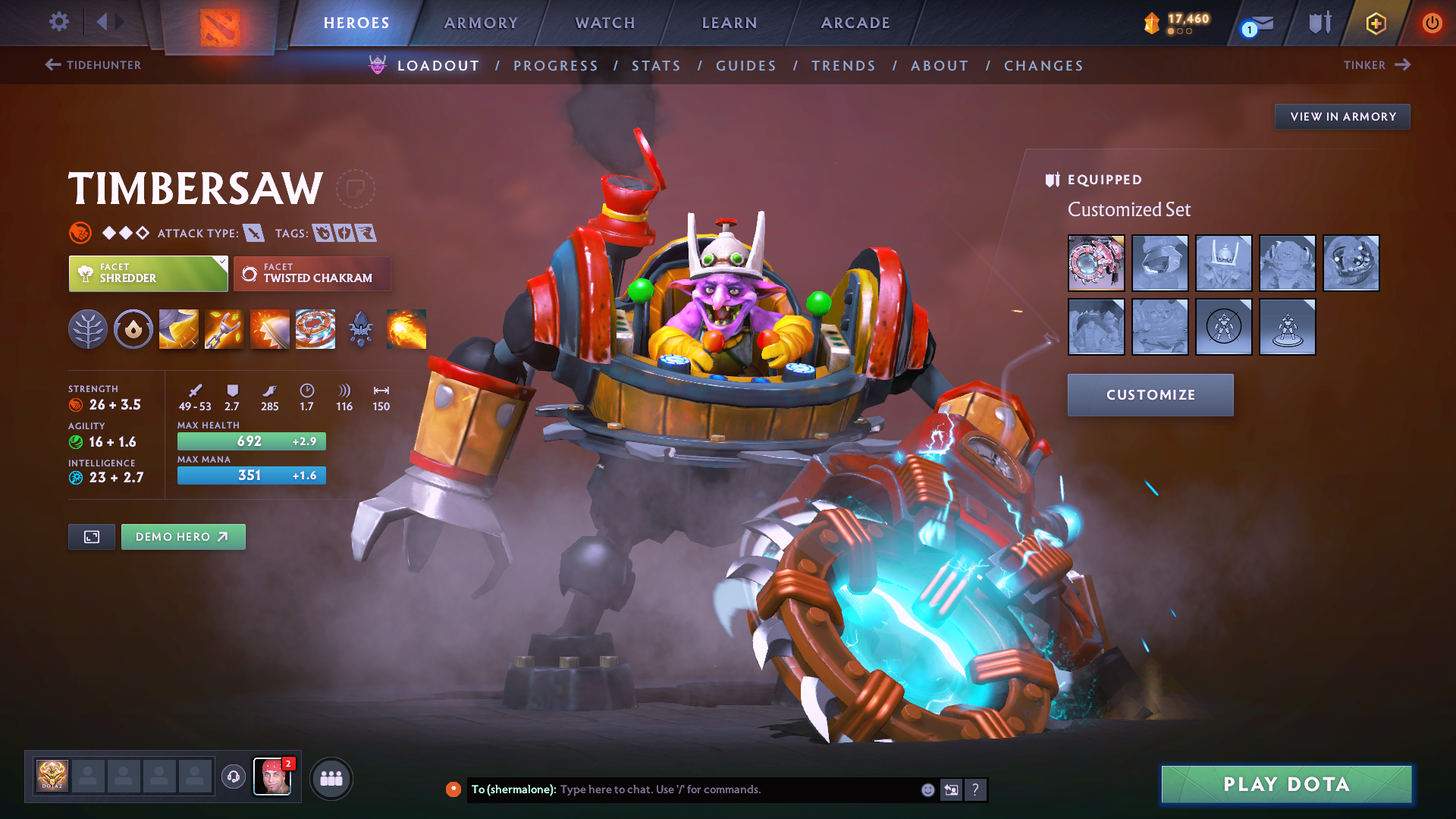
Task: Switch to the Armory tab
Action: 481,23
